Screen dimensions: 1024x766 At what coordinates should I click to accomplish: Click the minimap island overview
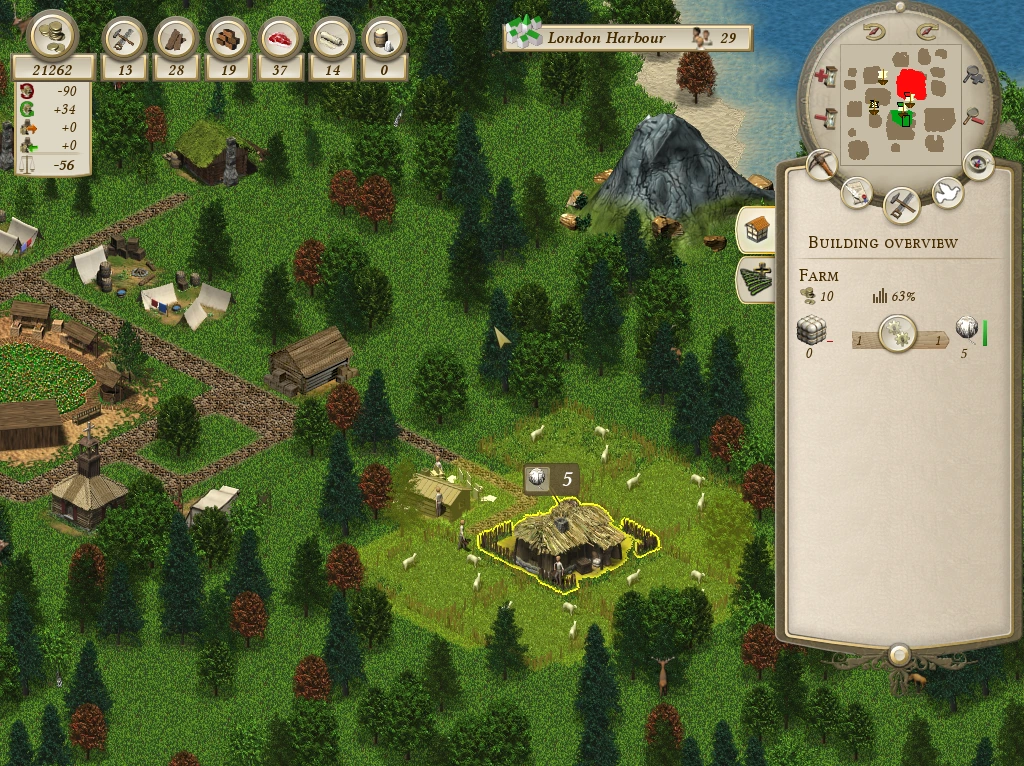point(900,105)
